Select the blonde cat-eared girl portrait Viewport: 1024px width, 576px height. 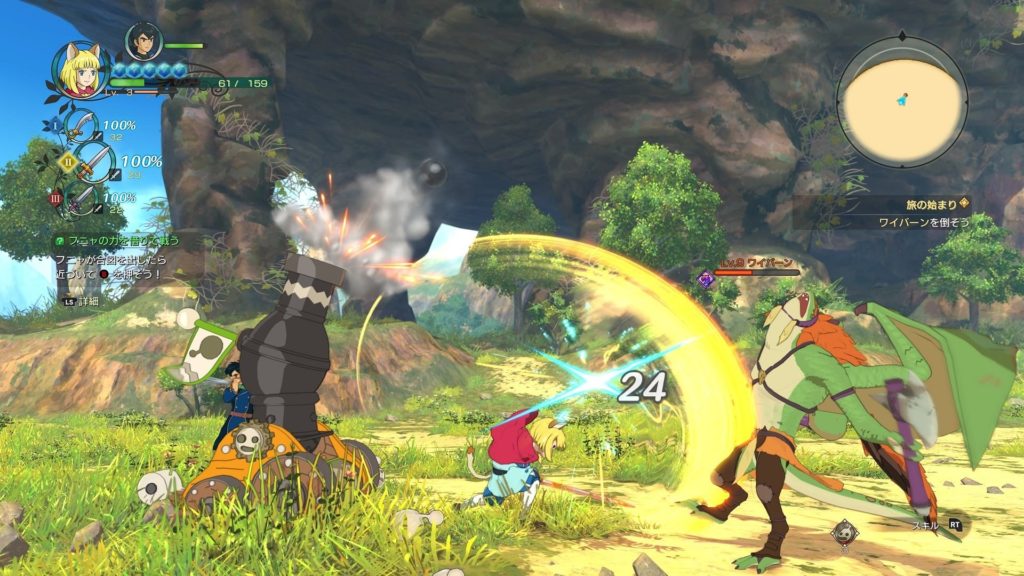[x=81, y=68]
